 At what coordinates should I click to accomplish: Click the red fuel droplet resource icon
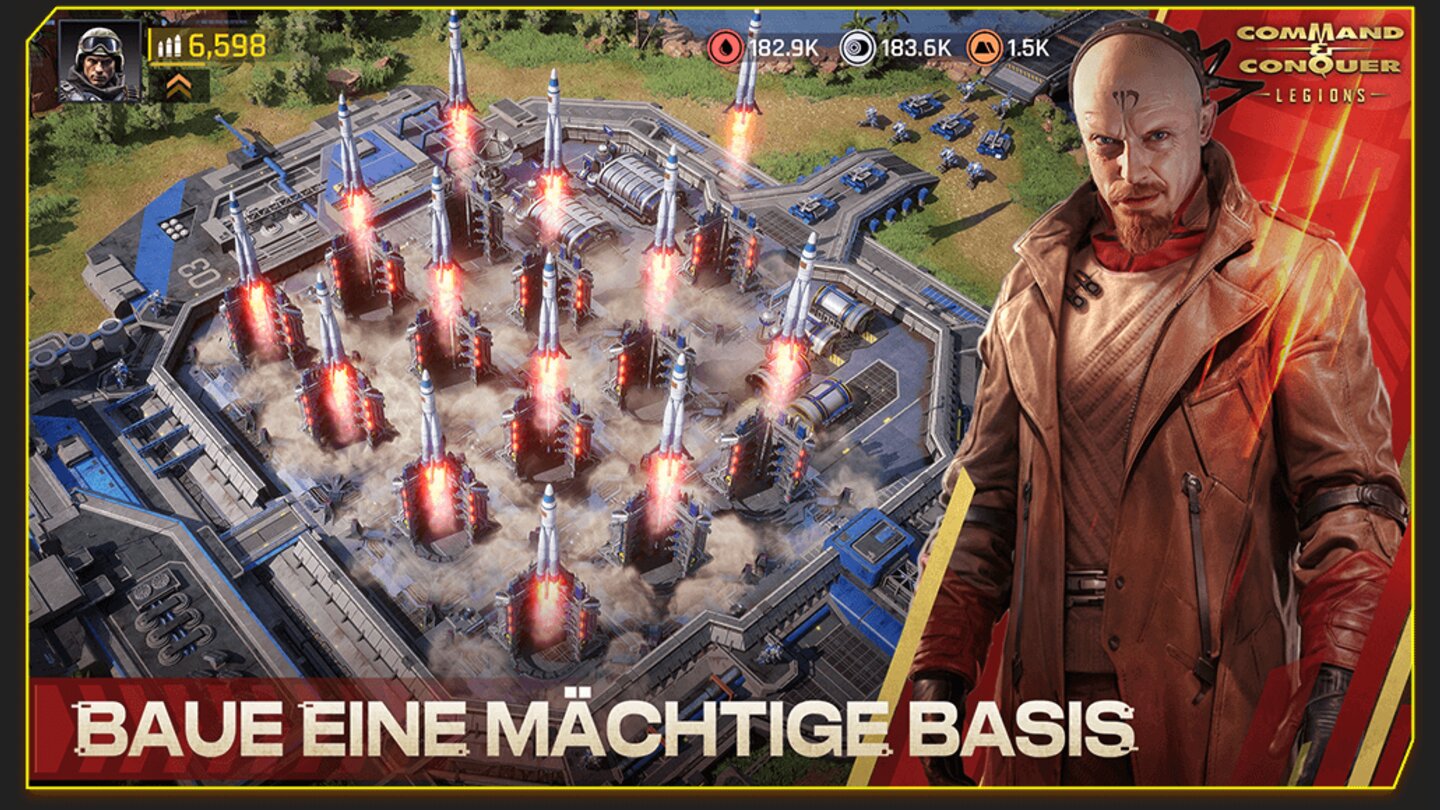click(x=725, y=45)
